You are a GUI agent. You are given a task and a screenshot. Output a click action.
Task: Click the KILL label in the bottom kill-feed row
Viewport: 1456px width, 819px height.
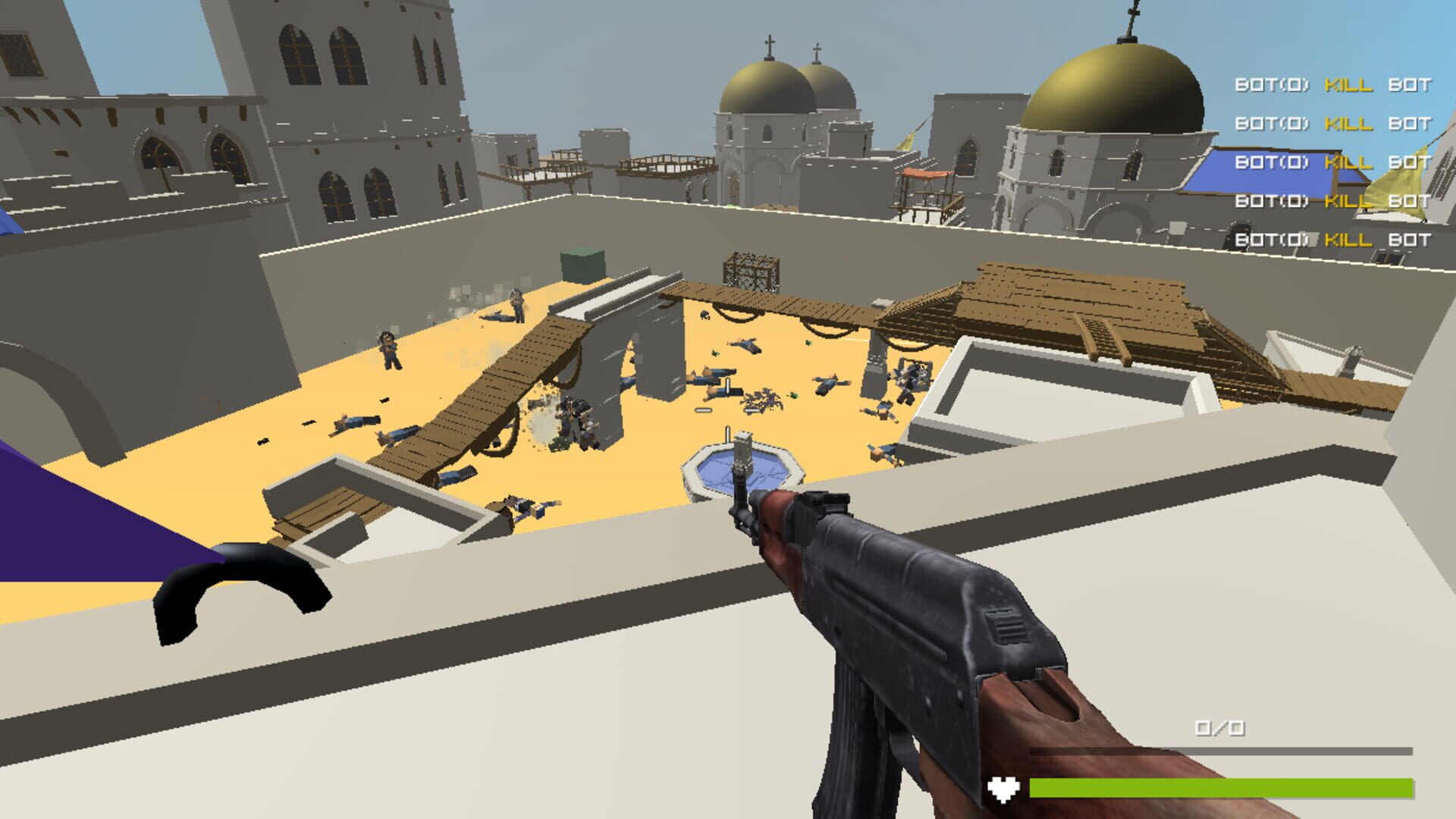(1350, 240)
